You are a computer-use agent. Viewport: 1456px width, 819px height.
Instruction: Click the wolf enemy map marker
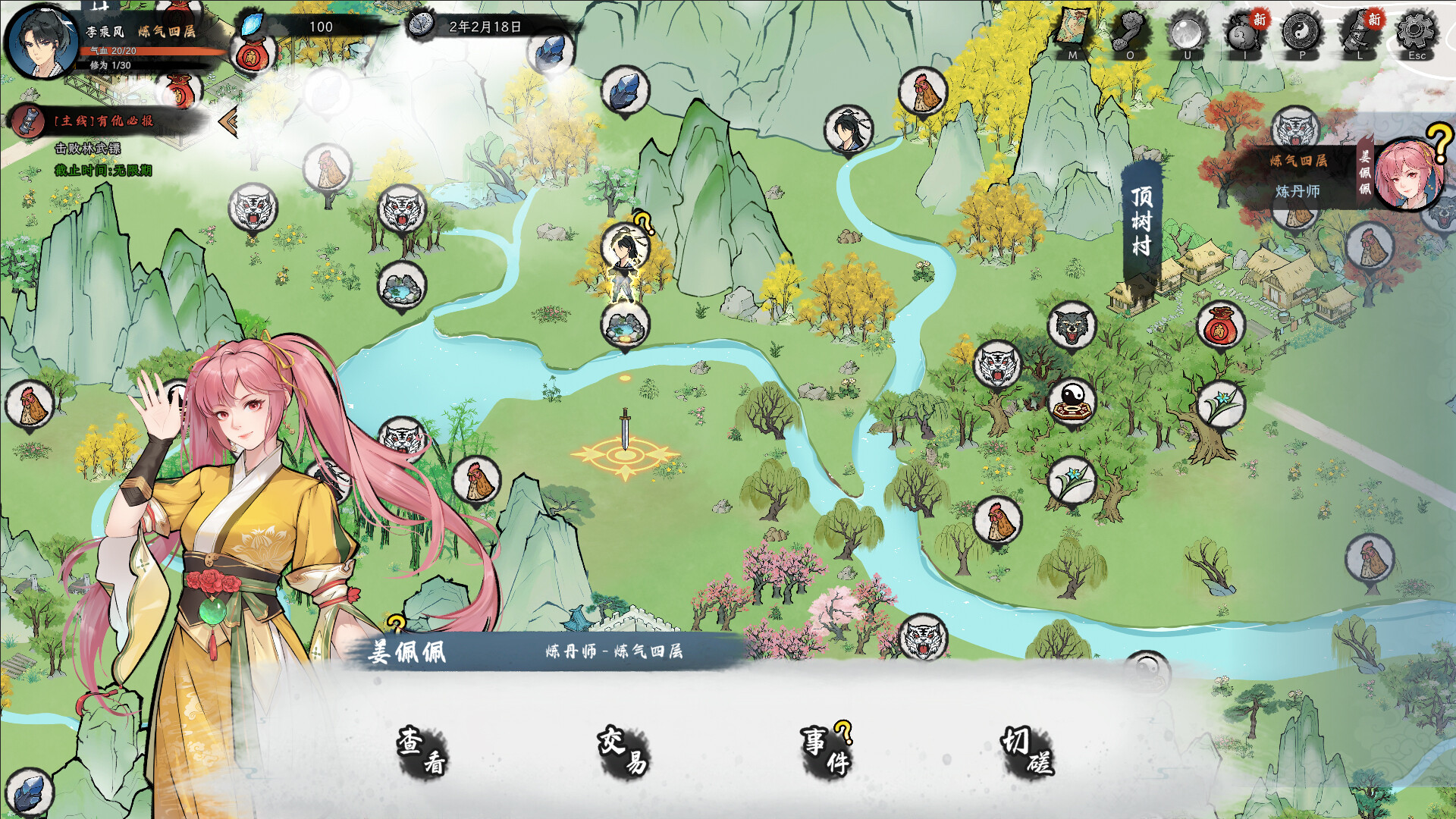pyautogui.click(x=1072, y=325)
